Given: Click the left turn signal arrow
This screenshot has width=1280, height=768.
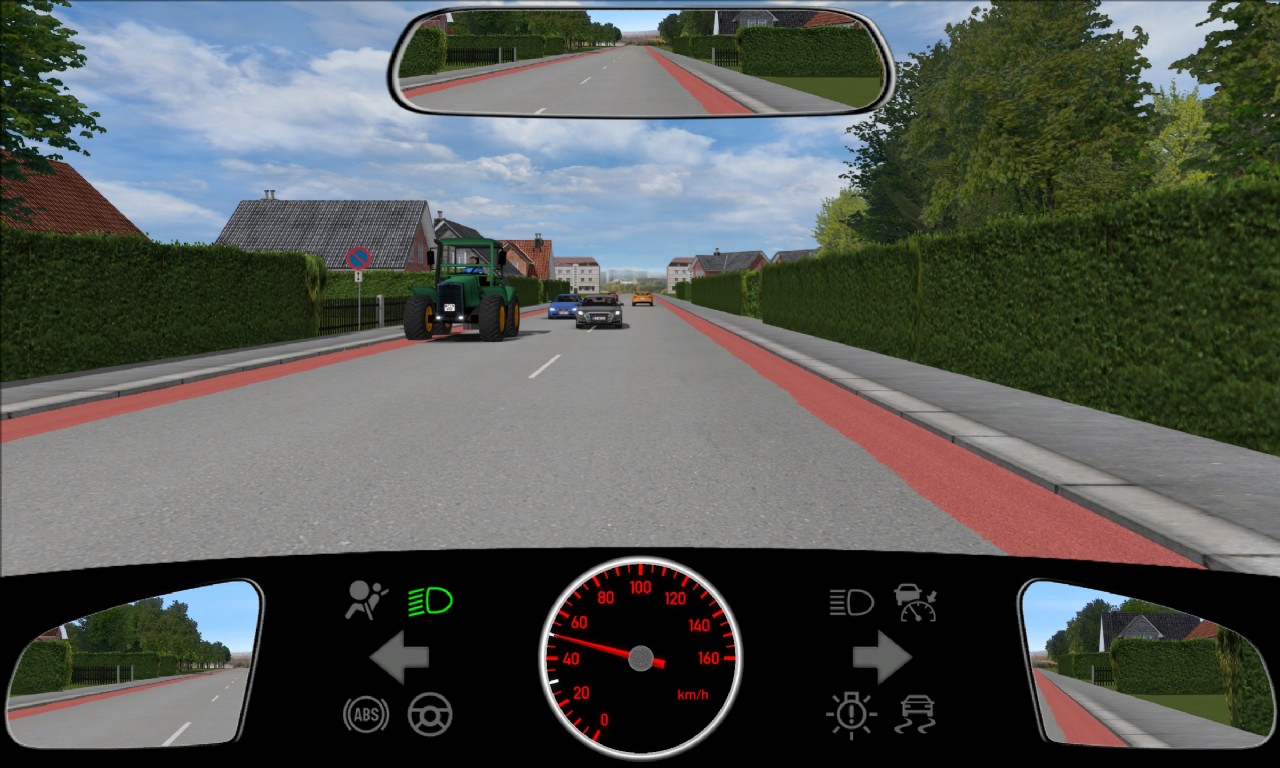Looking at the screenshot, I should click(400, 657).
